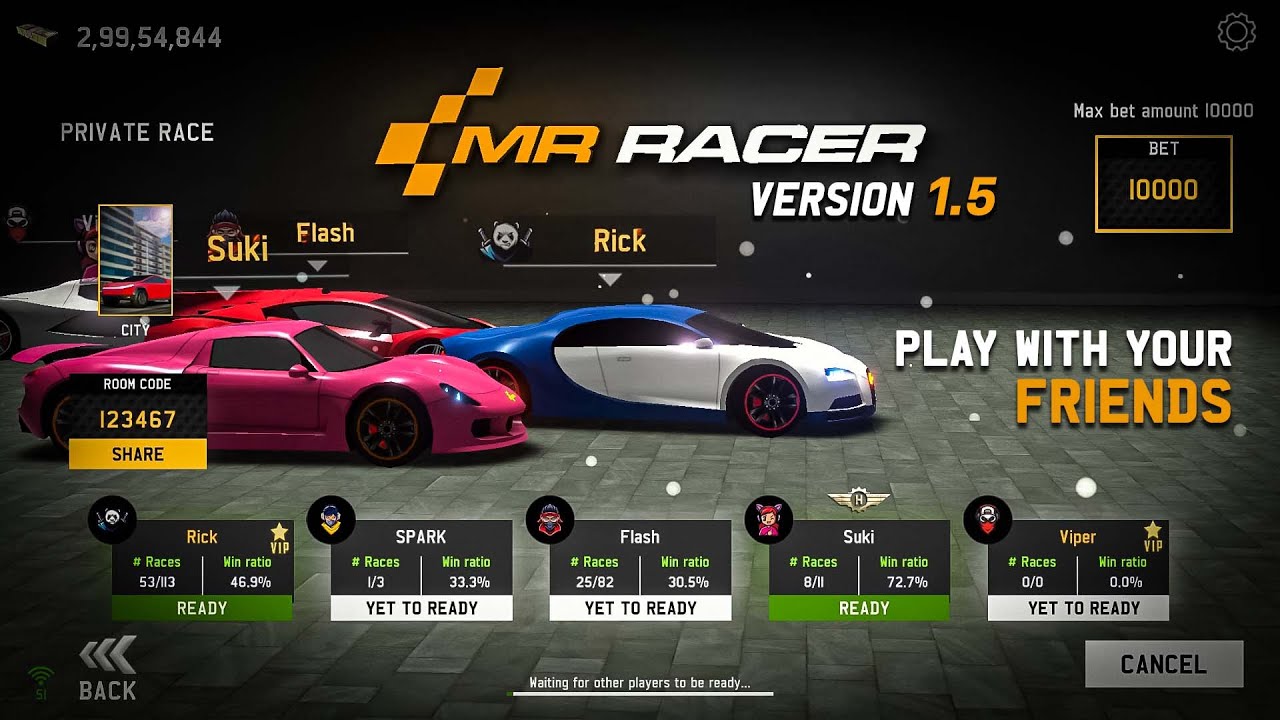Click the VIP star on Rick's player card

coord(277,530)
